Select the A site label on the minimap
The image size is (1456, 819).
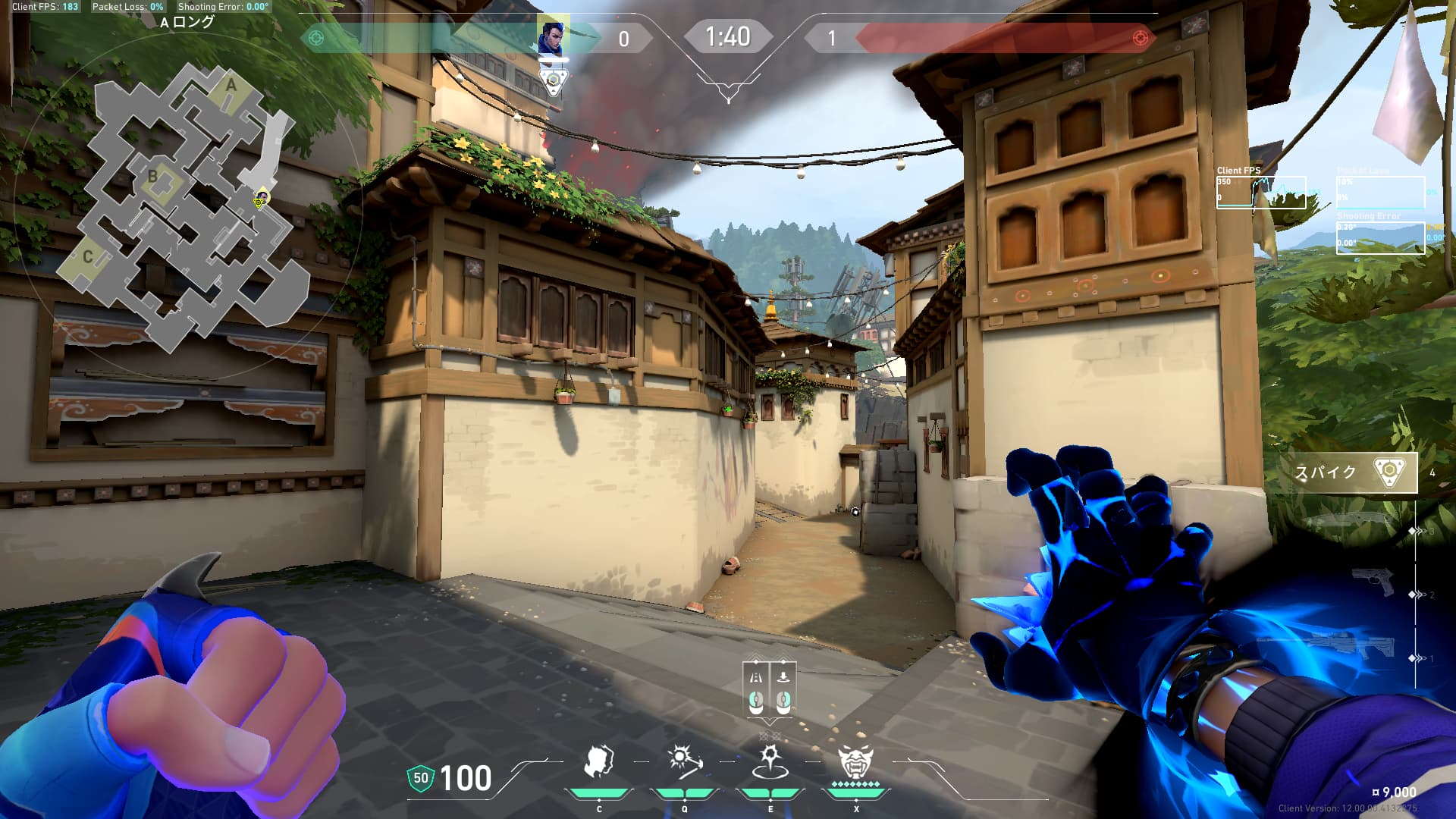tap(231, 86)
